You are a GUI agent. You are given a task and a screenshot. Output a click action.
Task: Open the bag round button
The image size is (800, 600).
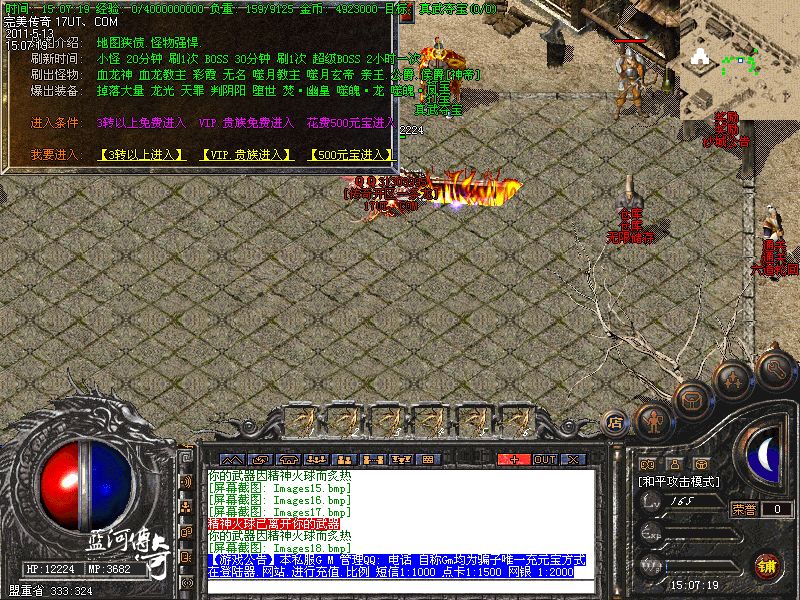click(x=691, y=402)
